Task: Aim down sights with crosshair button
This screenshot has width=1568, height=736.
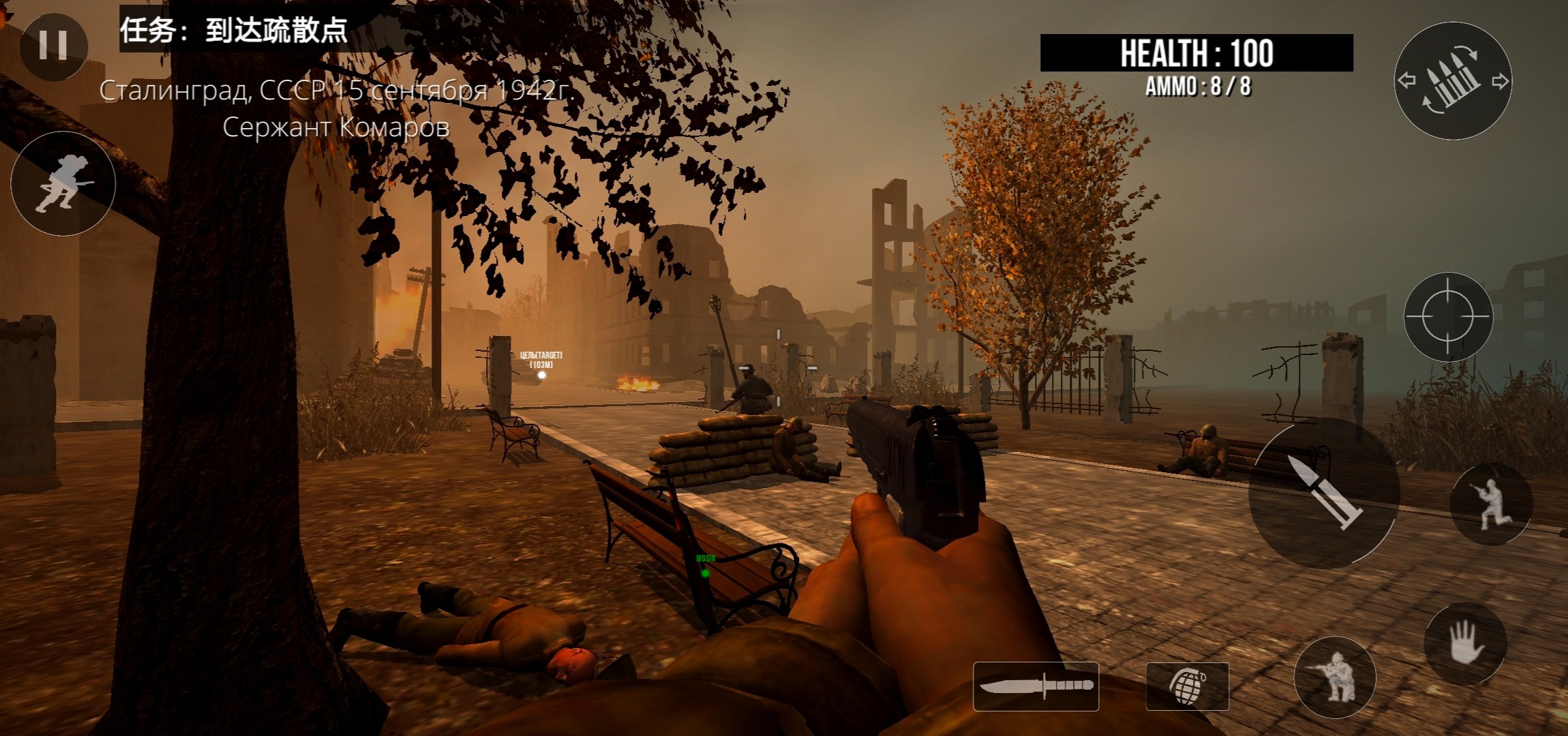Action: click(x=1448, y=317)
